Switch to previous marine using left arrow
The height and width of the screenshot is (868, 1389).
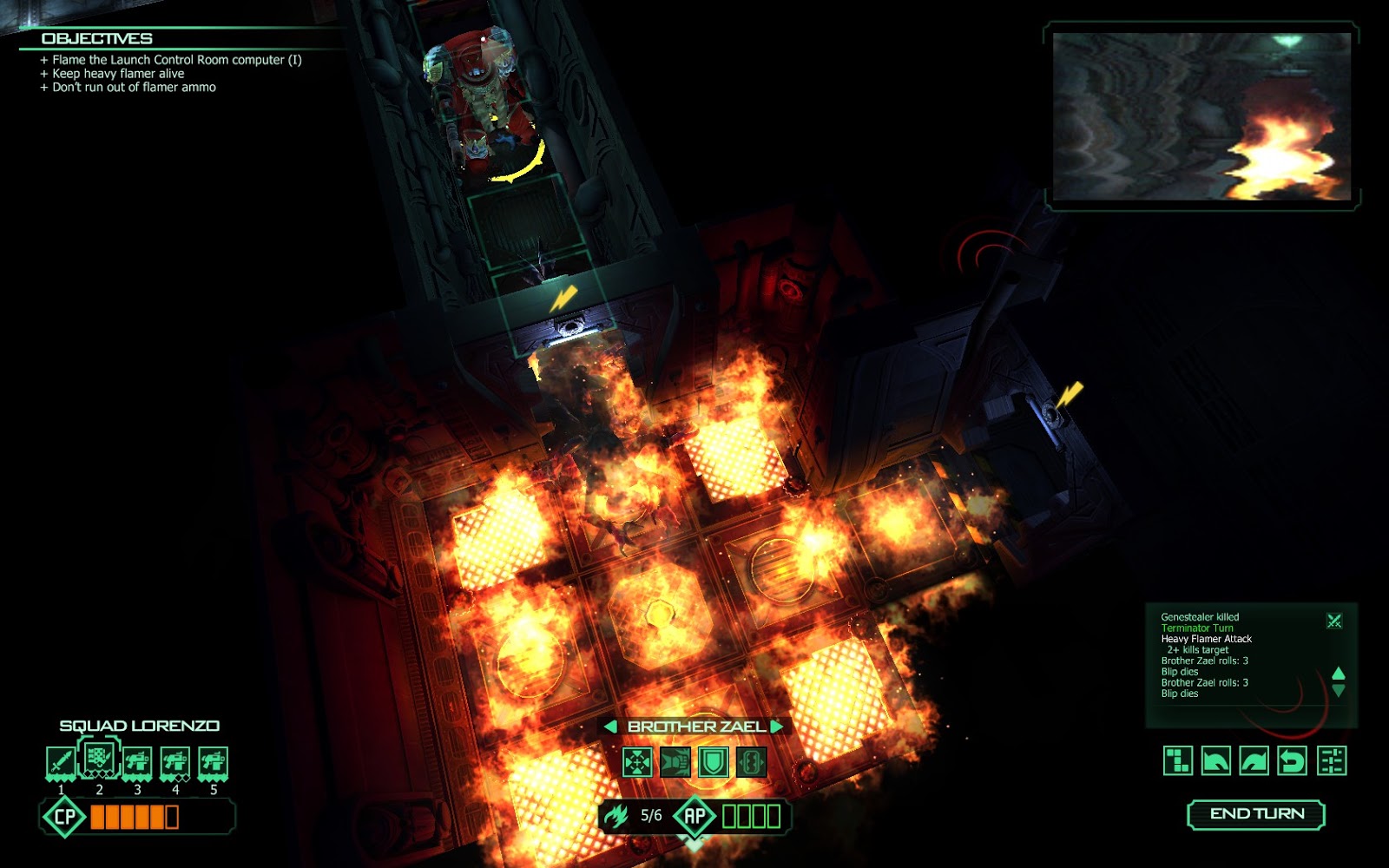point(610,727)
